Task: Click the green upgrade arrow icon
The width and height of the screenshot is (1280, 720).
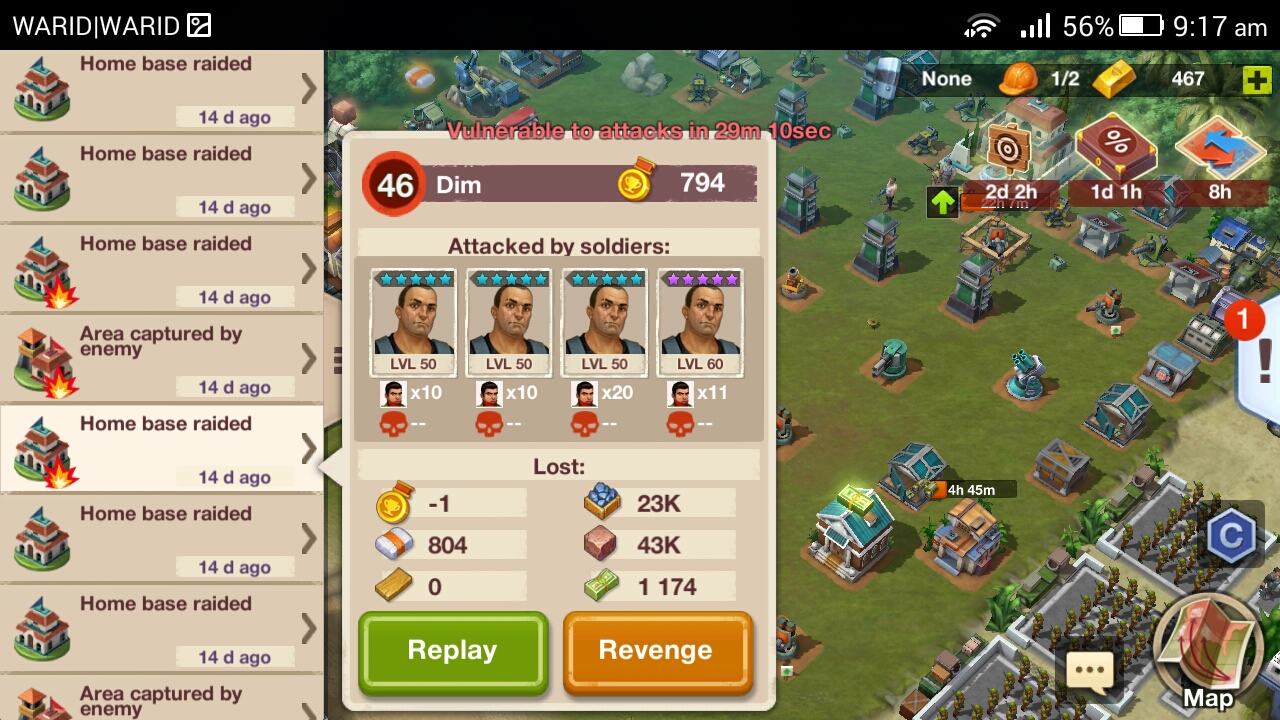Action: click(x=942, y=202)
